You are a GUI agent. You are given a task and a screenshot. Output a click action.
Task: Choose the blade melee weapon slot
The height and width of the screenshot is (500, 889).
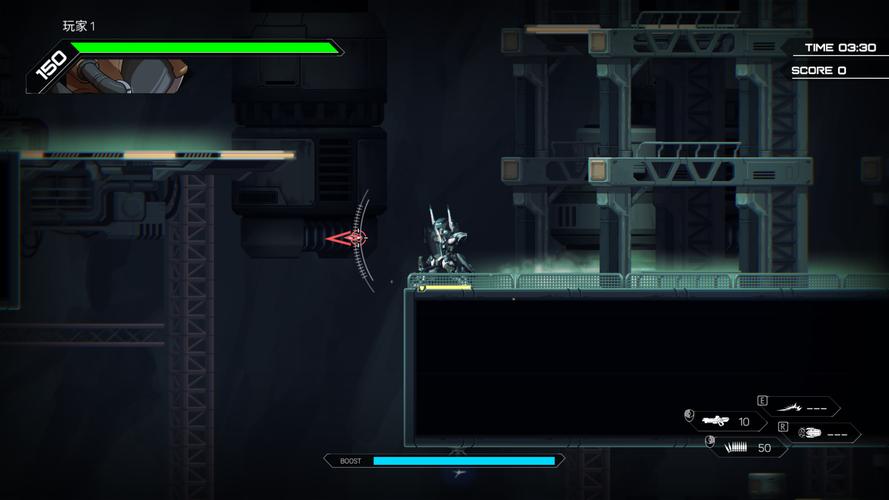[x=797, y=407]
